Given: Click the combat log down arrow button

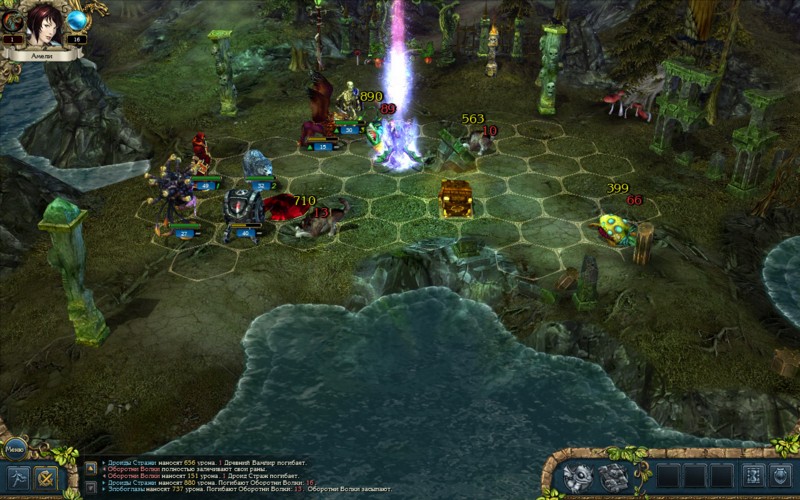Looking at the screenshot, I should 90,485.
